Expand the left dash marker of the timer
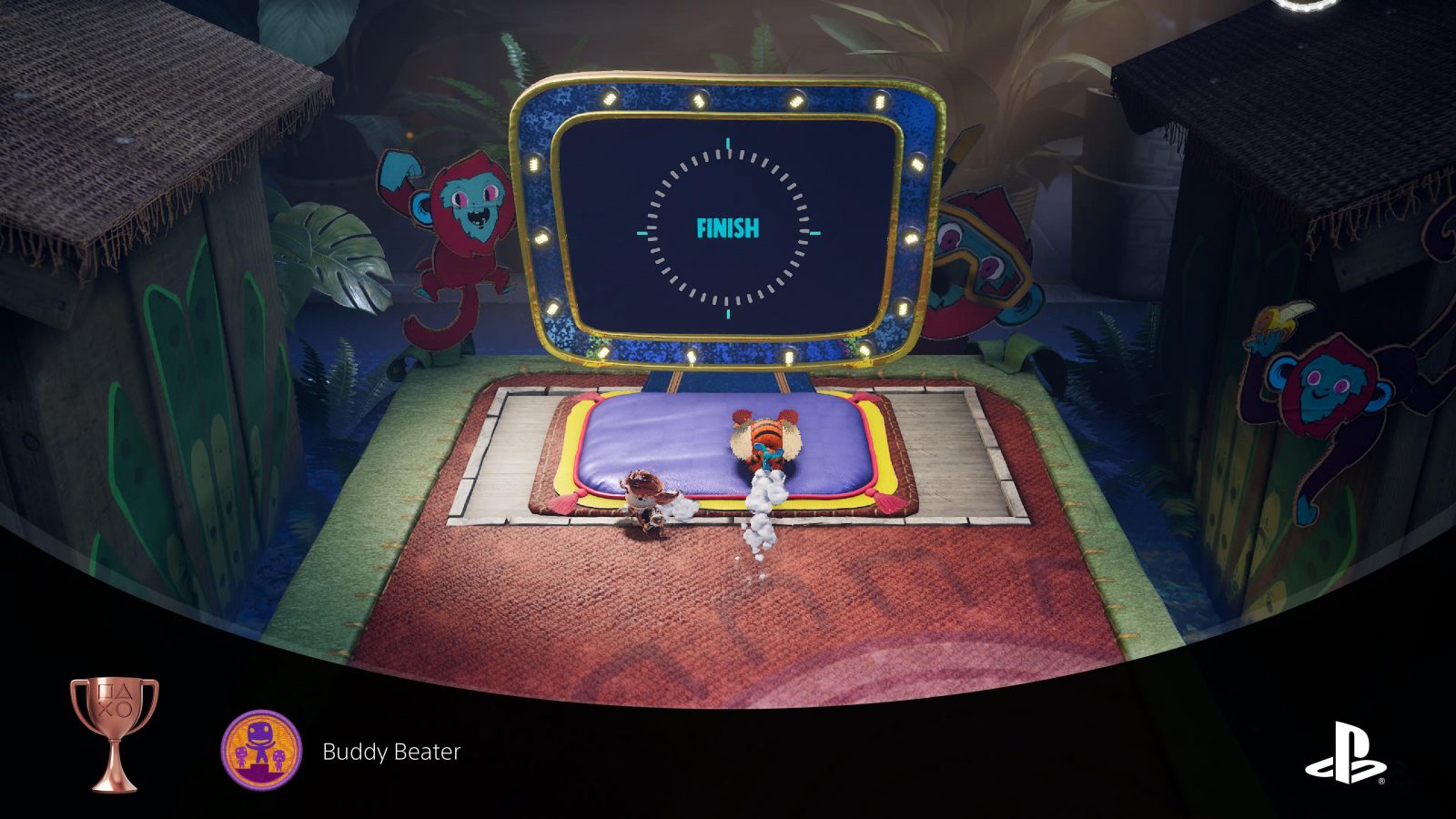Screen dimensions: 1456x819 [x=642, y=232]
